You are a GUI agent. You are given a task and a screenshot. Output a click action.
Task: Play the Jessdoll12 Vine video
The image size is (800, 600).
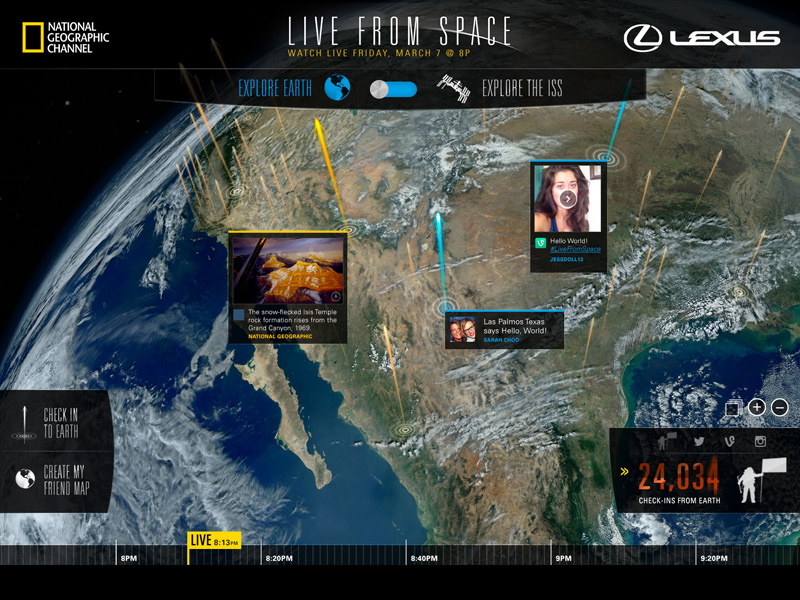click(567, 198)
